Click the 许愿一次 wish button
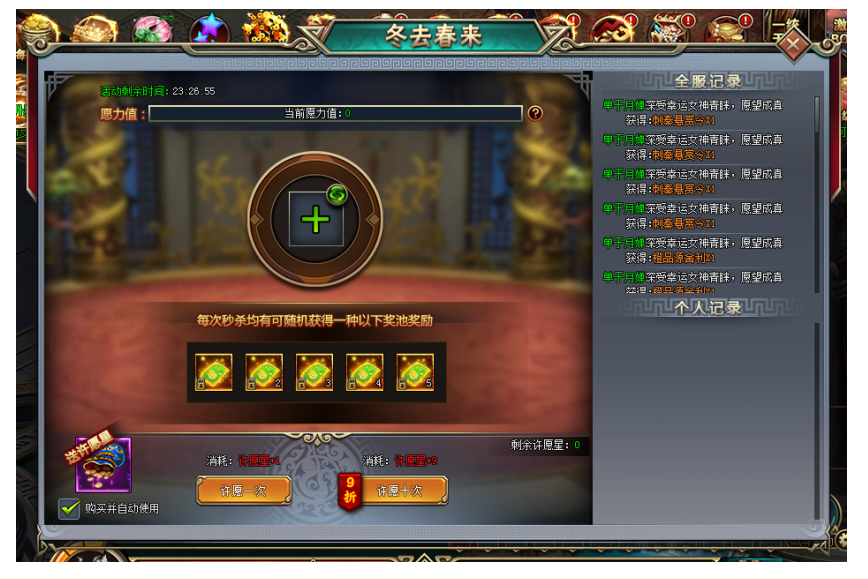 (243, 490)
